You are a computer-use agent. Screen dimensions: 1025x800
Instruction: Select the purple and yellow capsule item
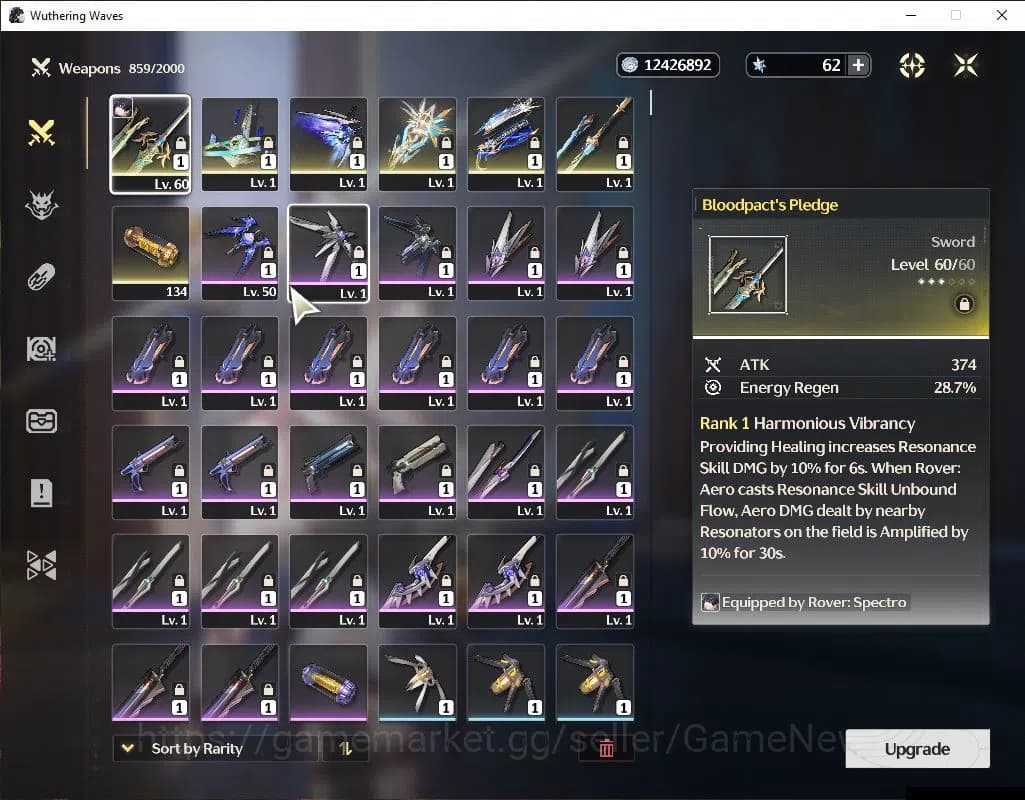329,682
